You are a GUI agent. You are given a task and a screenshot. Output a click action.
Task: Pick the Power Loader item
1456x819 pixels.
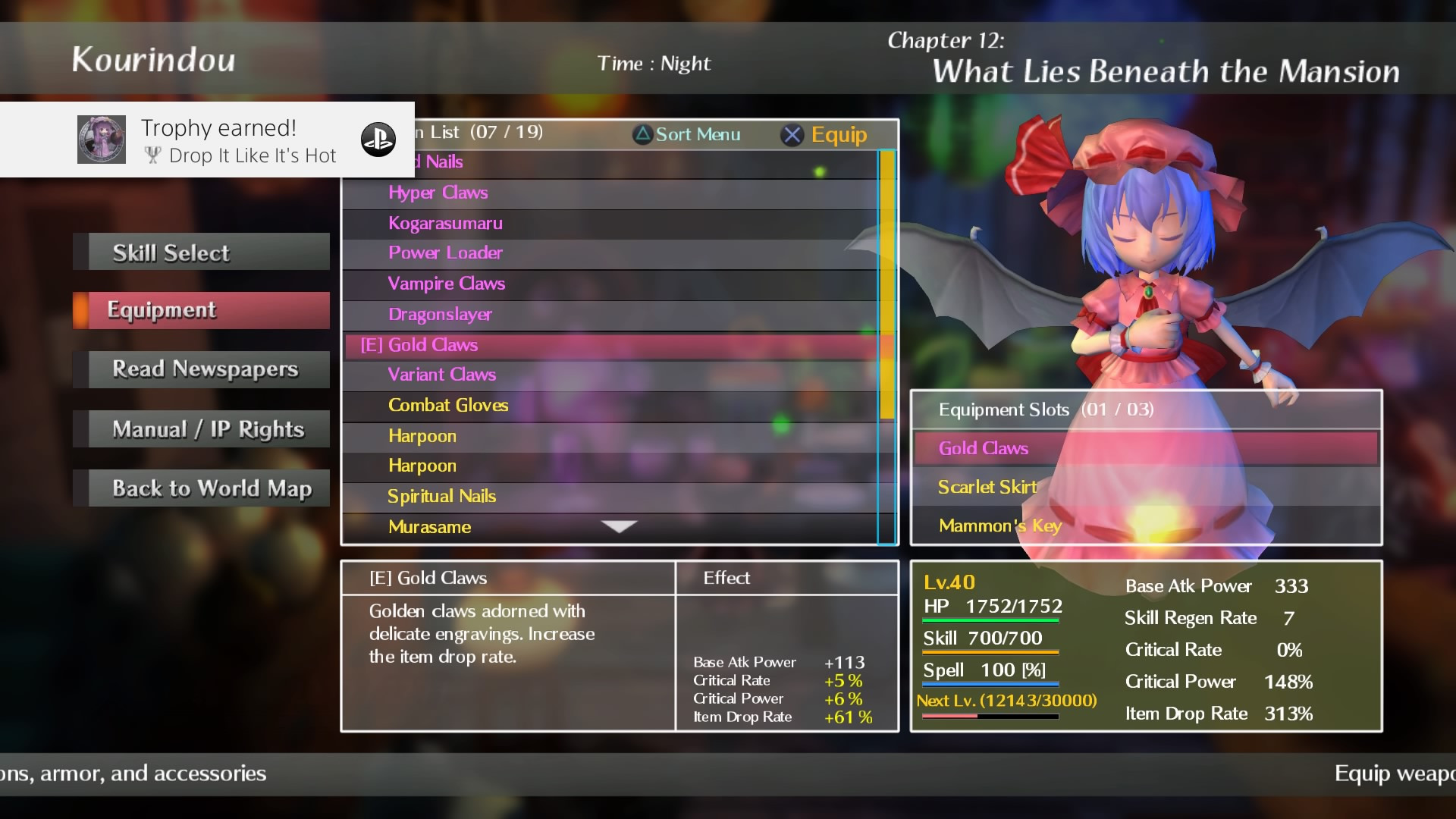coord(445,253)
